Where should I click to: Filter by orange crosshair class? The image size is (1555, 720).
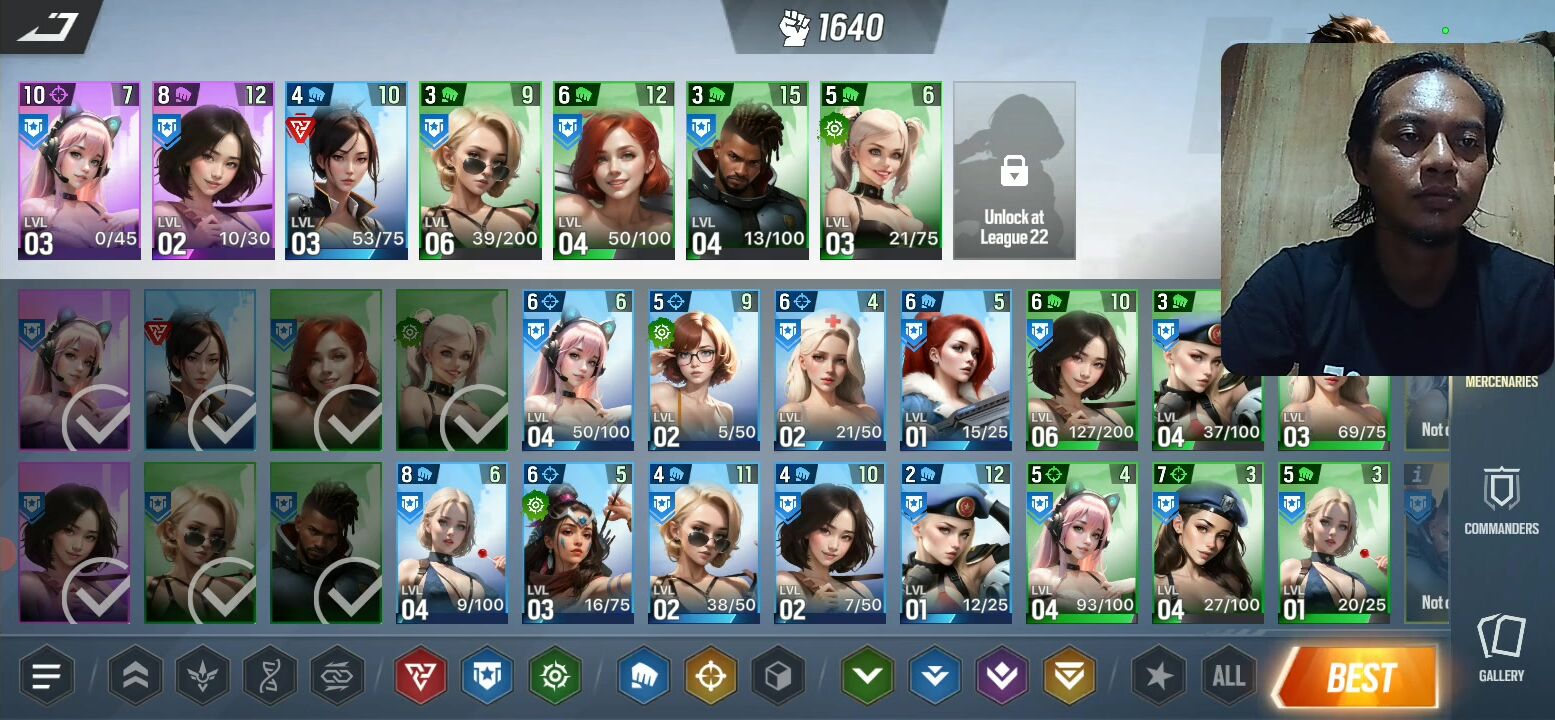point(711,677)
